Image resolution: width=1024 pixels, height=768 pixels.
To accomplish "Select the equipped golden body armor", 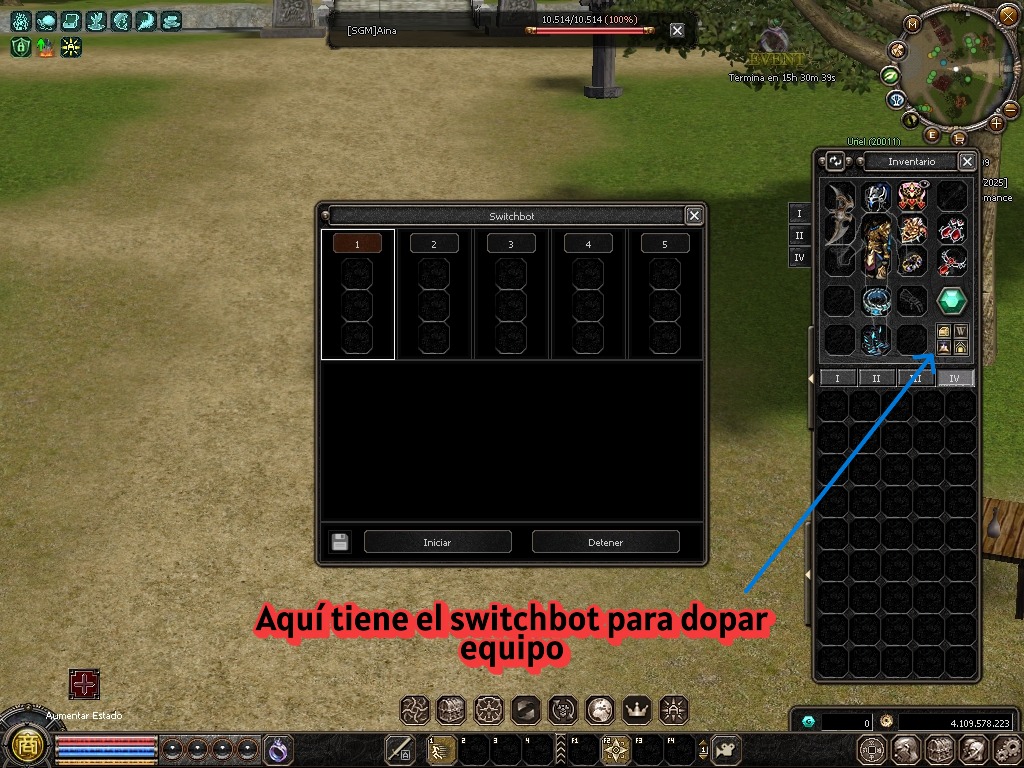I will [x=876, y=247].
